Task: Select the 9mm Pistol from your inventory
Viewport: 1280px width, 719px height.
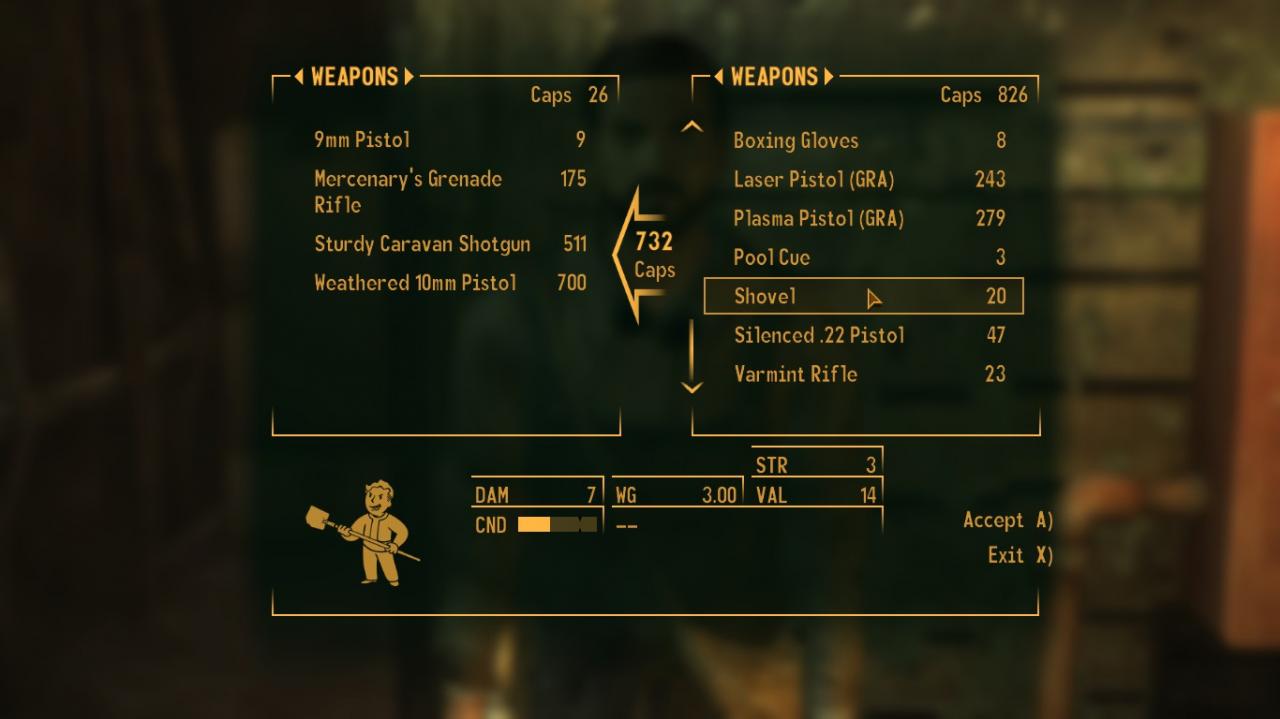Action: (x=362, y=140)
